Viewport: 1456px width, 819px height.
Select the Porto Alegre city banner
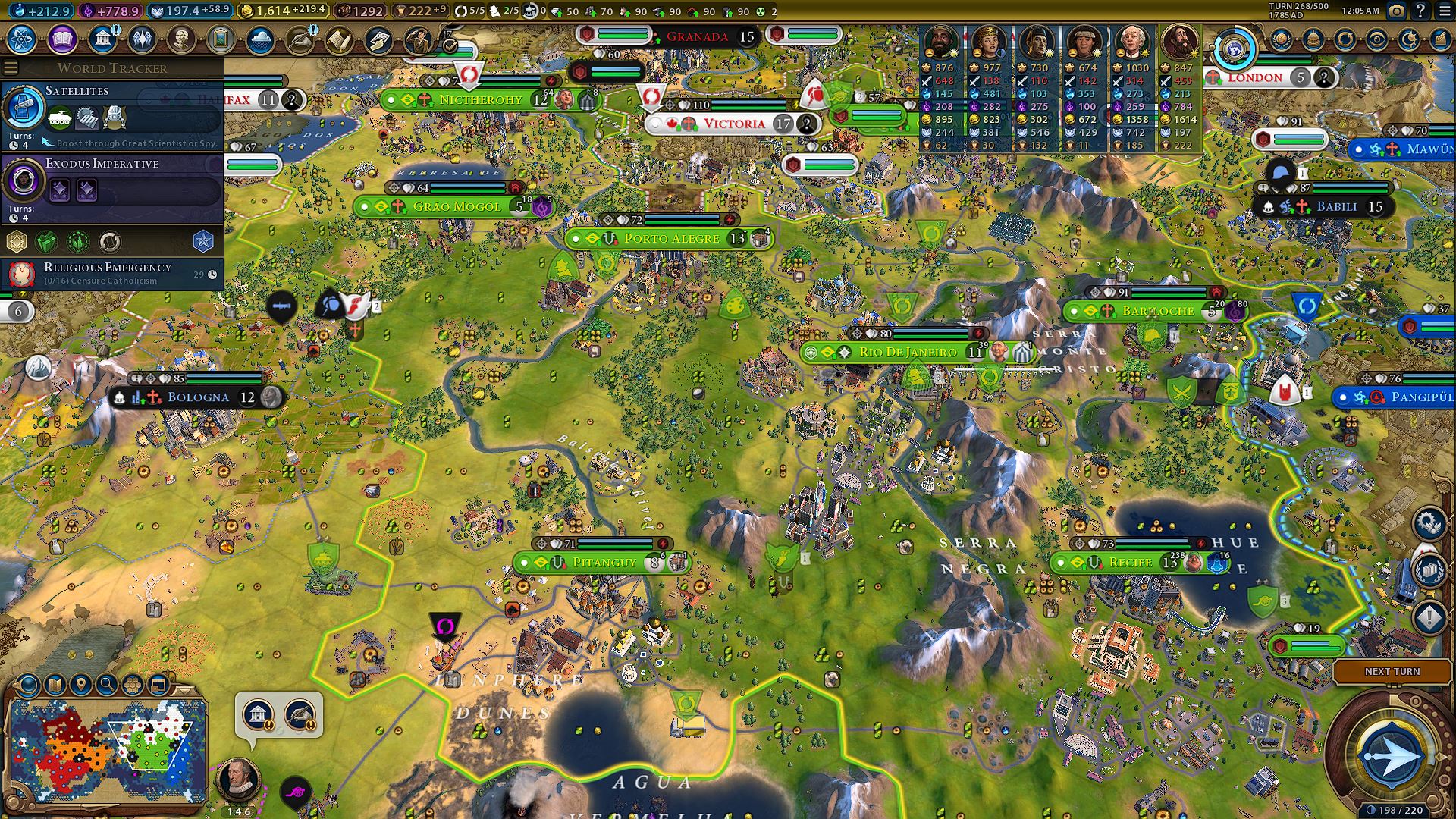tap(671, 239)
